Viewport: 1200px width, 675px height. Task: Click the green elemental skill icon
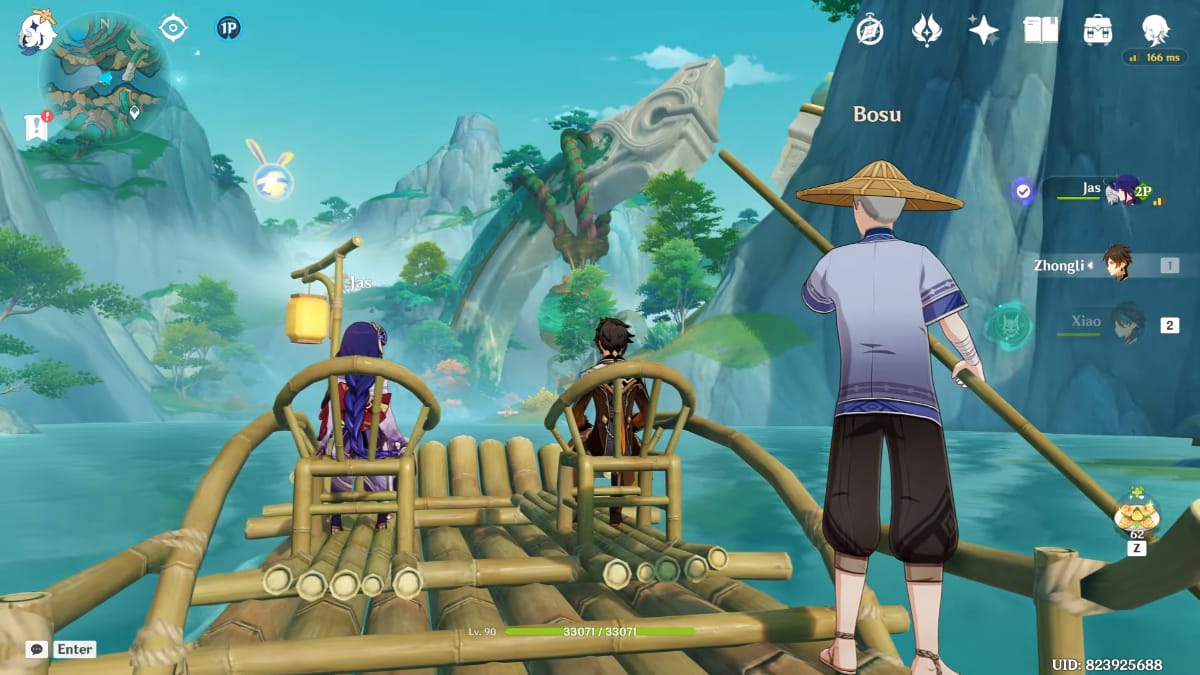point(1008,326)
